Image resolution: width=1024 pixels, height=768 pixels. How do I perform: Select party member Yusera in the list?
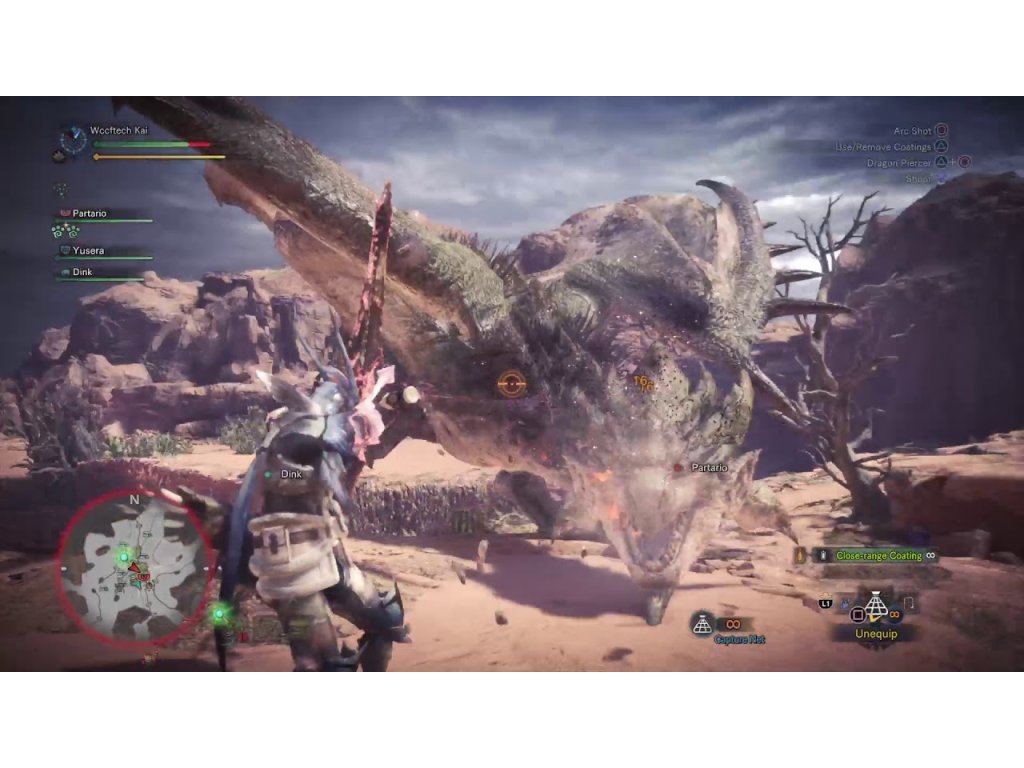(90, 251)
